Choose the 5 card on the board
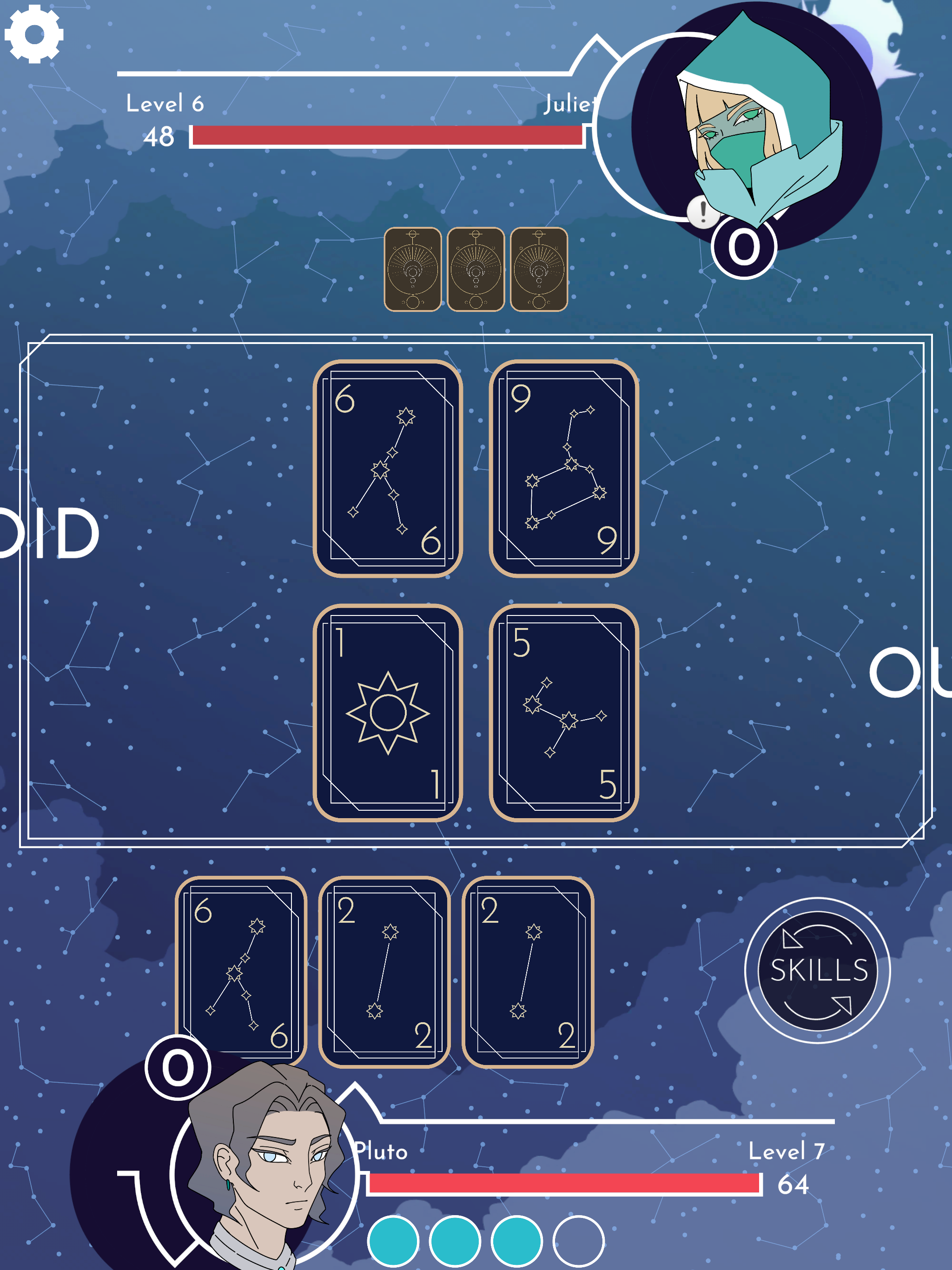Image resolution: width=952 pixels, height=1270 pixels. click(x=563, y=713)
